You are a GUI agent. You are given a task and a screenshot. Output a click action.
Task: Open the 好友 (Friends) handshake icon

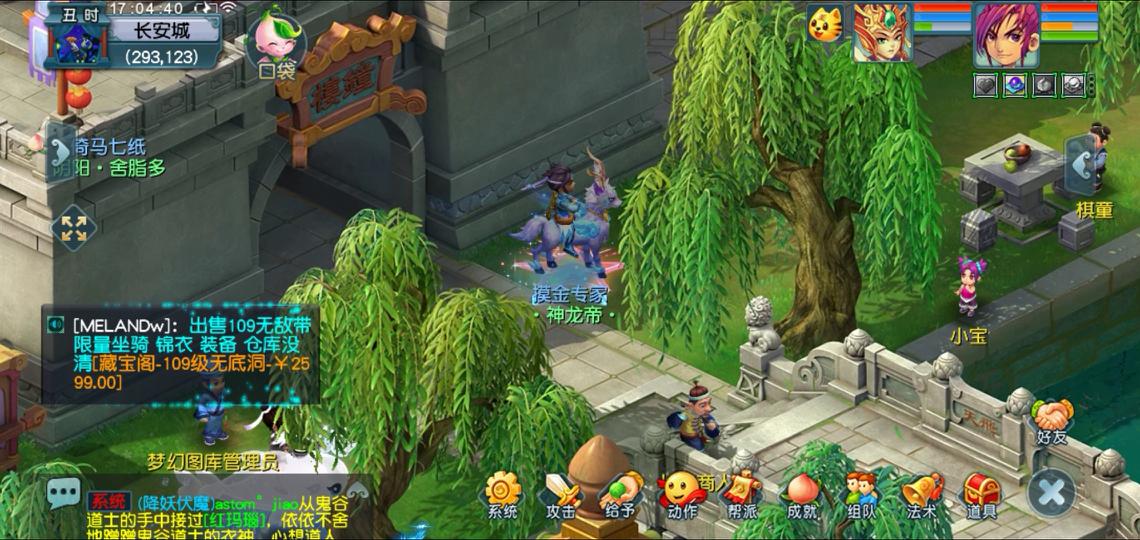point(1053,419)
